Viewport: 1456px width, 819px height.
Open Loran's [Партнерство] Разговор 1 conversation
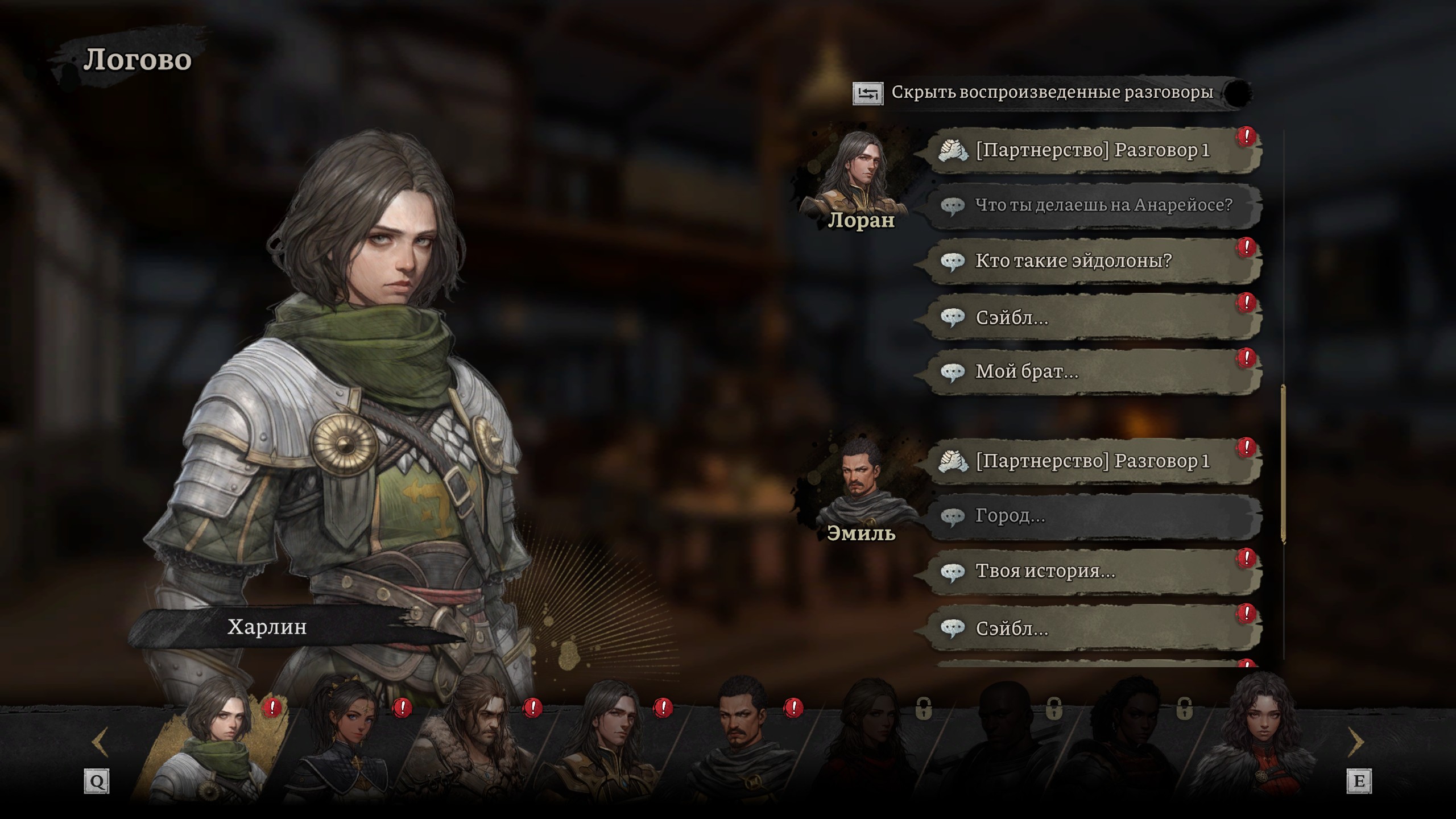coord(1092,151)
